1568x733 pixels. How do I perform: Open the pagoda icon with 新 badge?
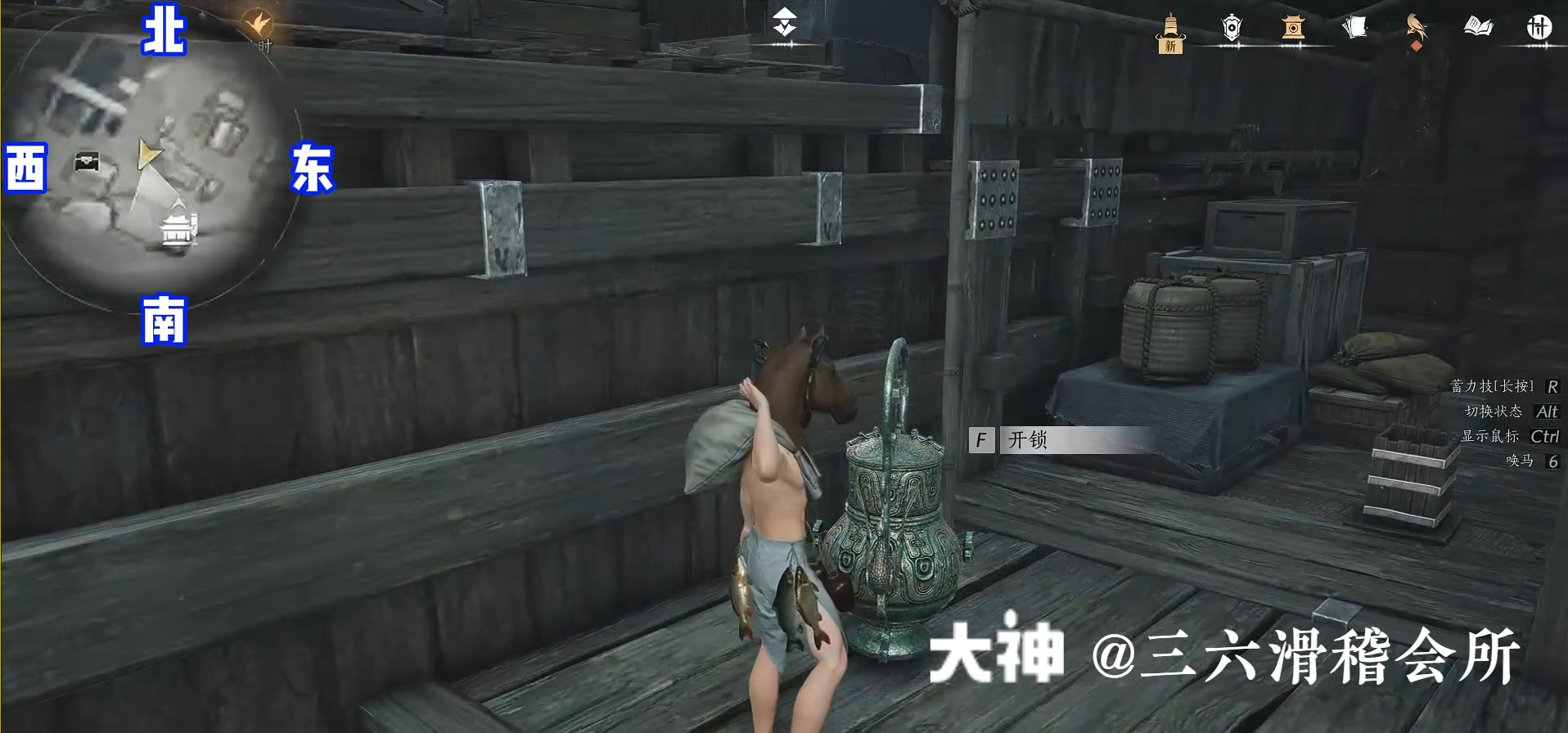[x=1172, y=29]
